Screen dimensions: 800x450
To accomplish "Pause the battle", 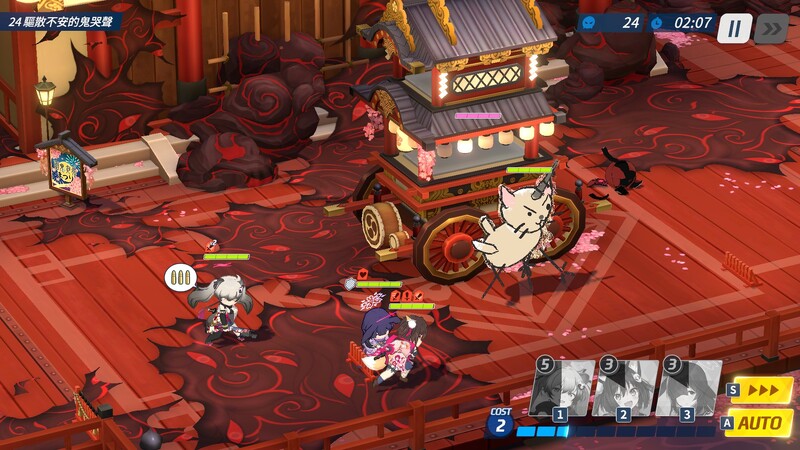I will coord(734,28).
